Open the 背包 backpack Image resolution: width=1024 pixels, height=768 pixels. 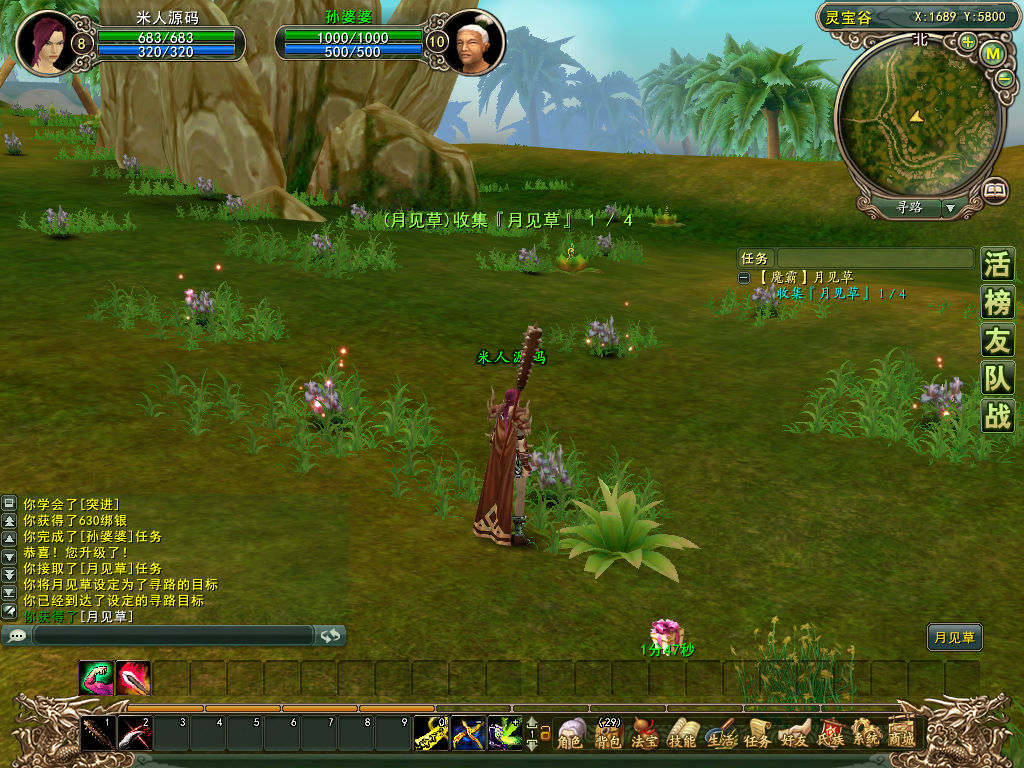point(607,735)
